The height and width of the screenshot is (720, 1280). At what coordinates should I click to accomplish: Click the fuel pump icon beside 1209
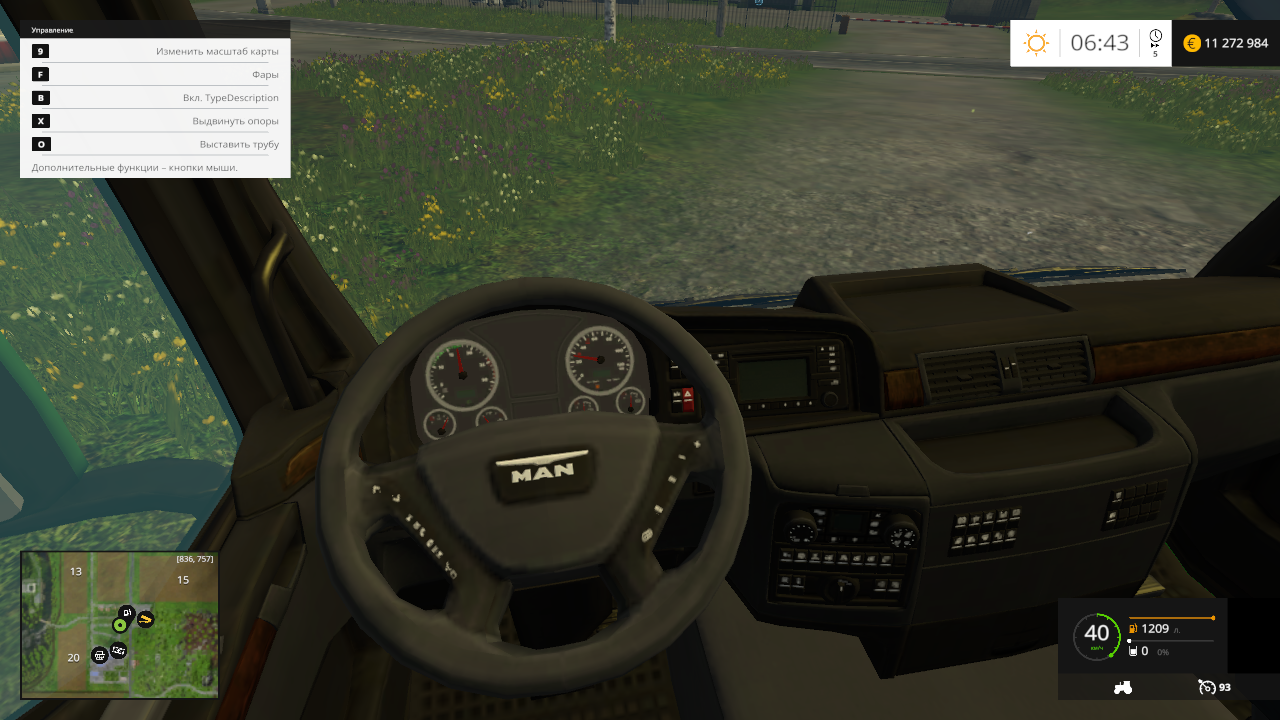click(1132, 629)
